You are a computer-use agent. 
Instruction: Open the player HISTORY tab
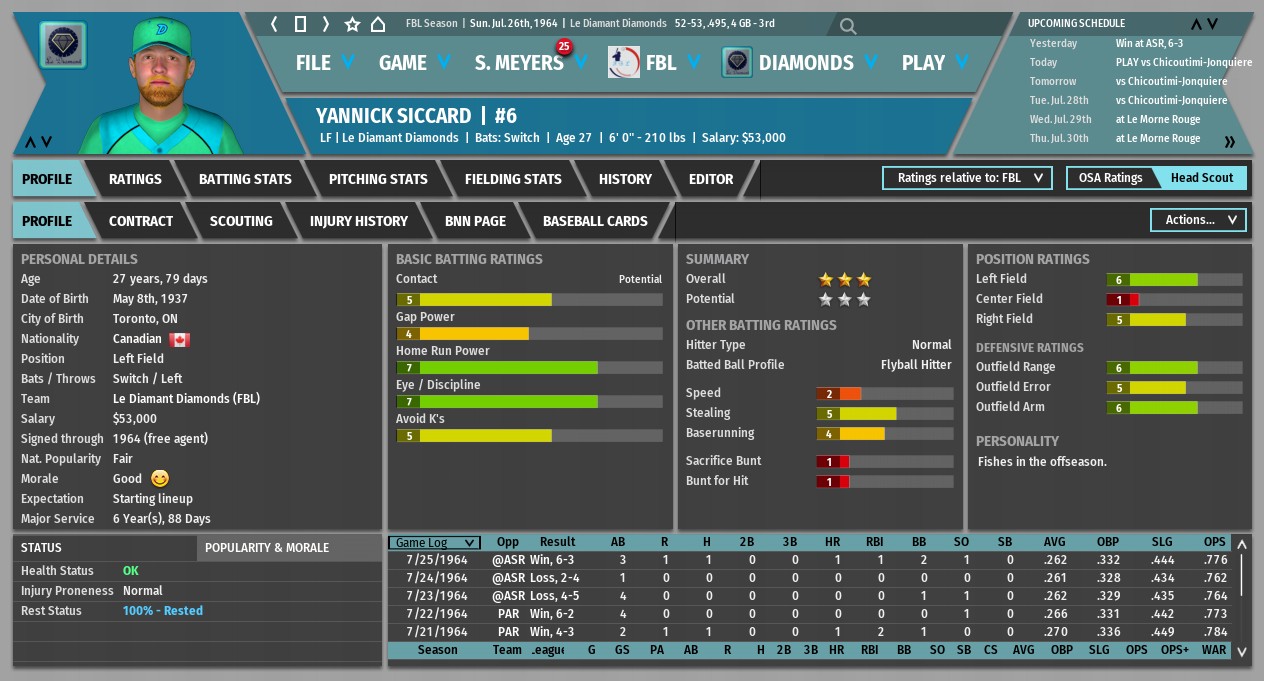pyautogui.click(x=625, y=179)
